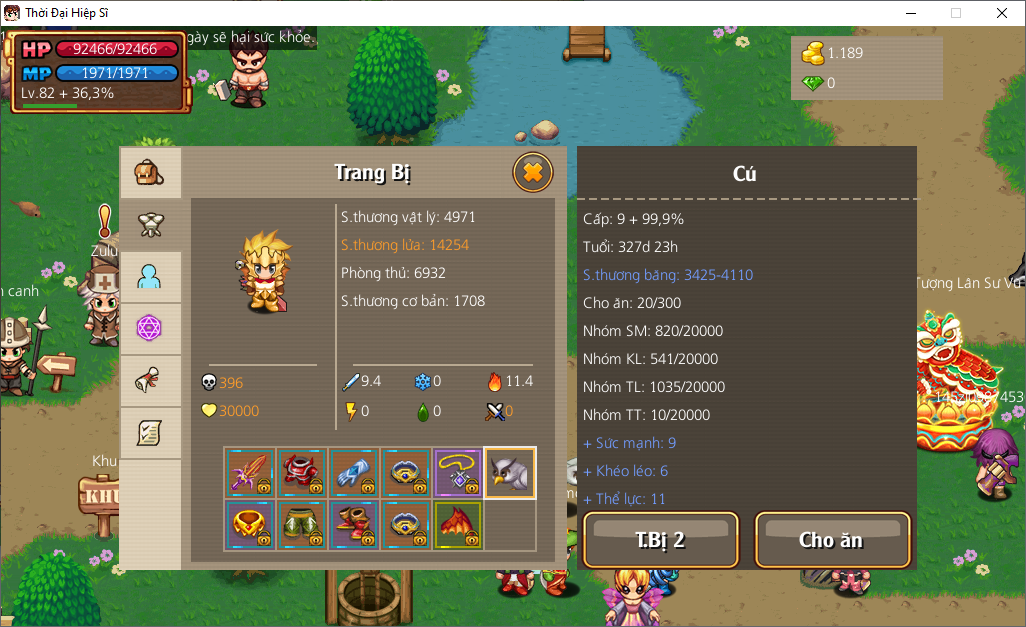
Task: Feed the pet with Cho ăn
Action: click(832, 540)
